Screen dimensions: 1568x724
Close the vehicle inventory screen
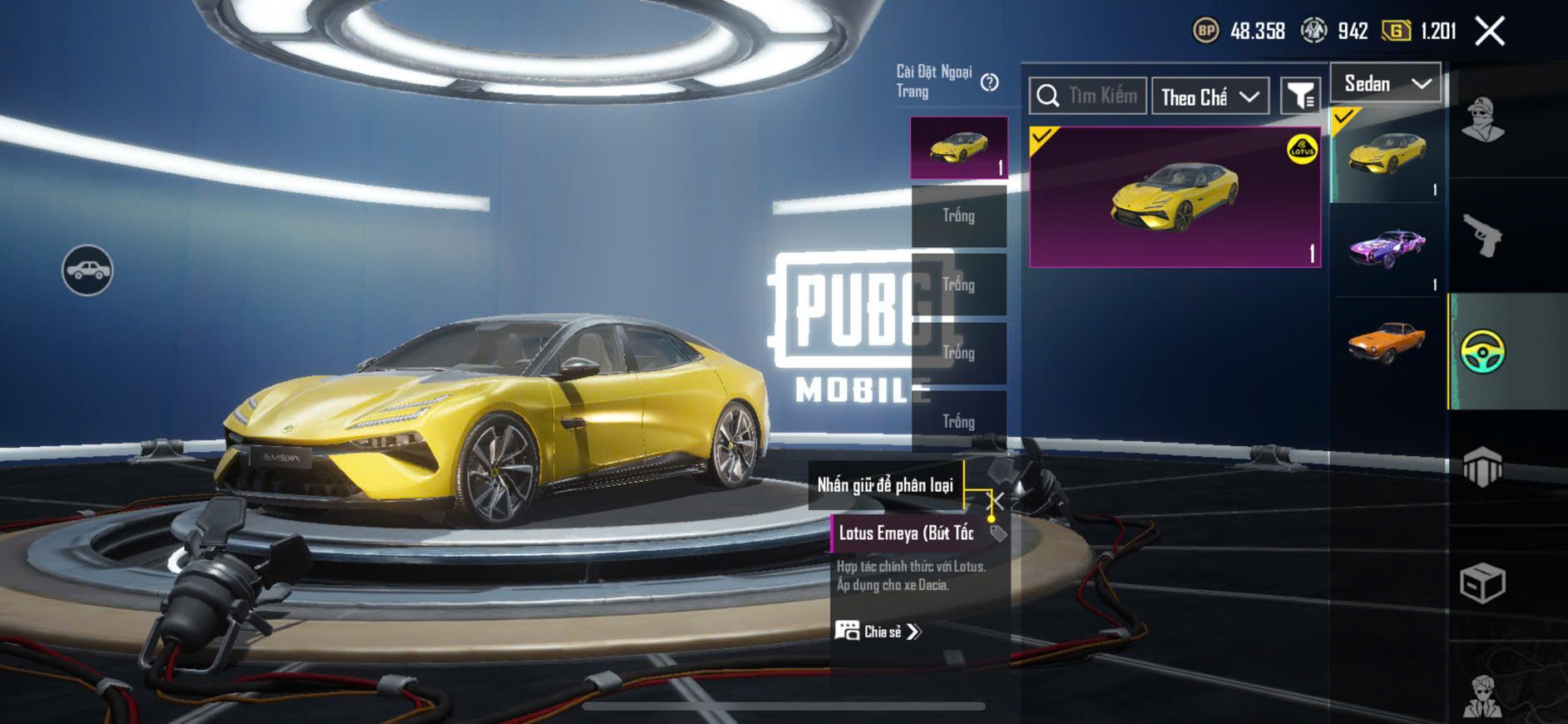tap(1489, 32)
